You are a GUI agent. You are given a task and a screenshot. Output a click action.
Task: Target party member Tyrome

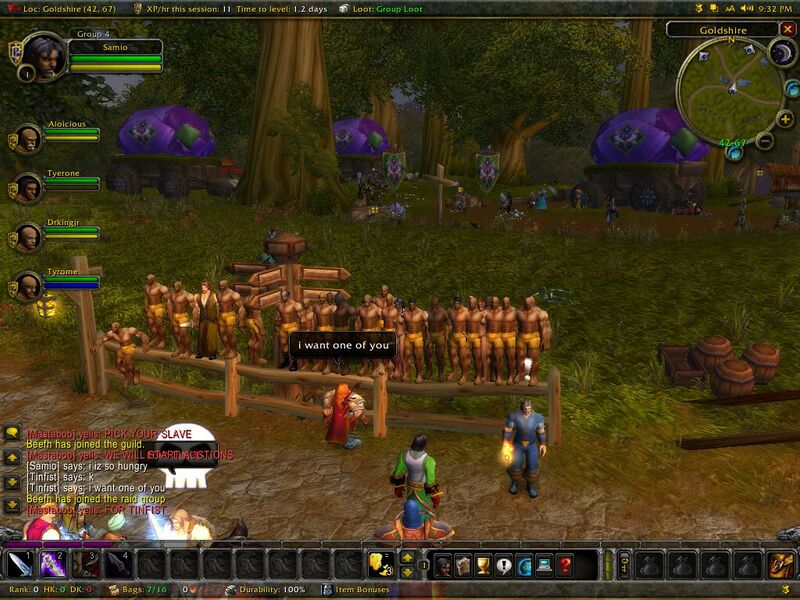(x=26, y=286)
